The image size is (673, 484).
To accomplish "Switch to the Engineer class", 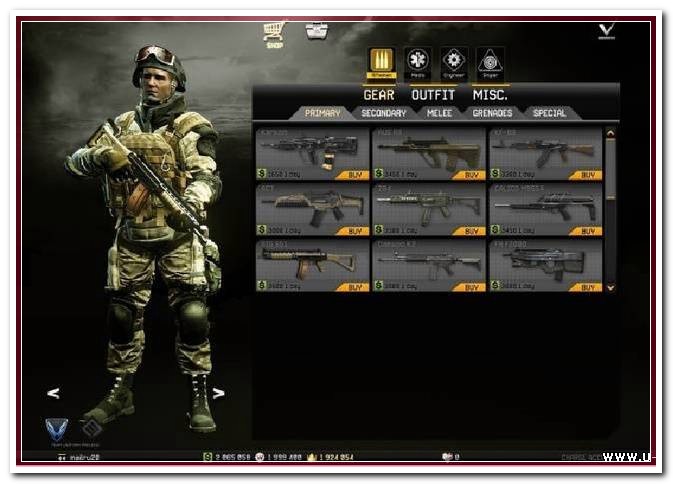I will pyautogui.click(x=454, y=61).
